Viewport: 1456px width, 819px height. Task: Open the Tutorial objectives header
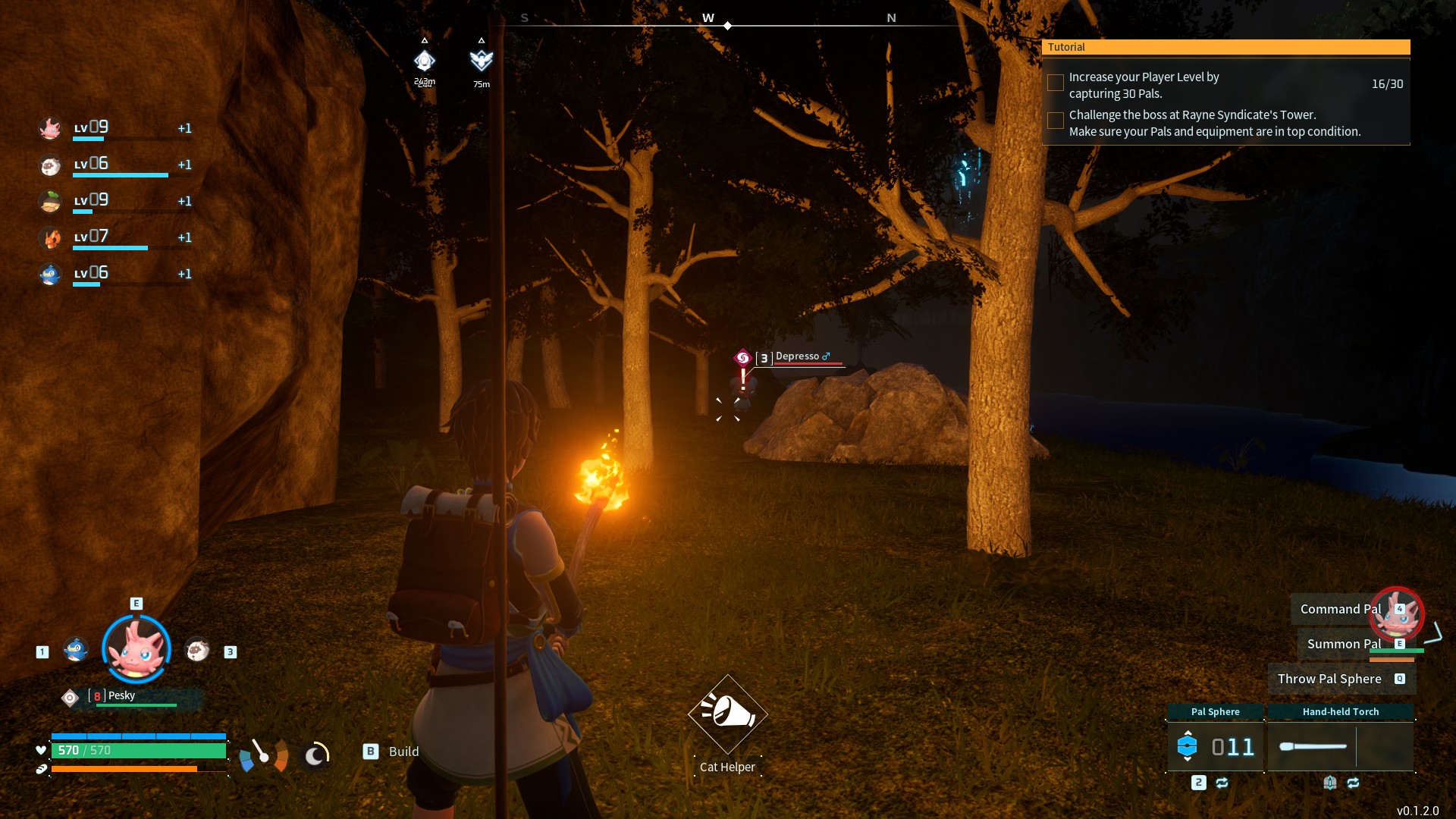click(x=1225, y=47)
